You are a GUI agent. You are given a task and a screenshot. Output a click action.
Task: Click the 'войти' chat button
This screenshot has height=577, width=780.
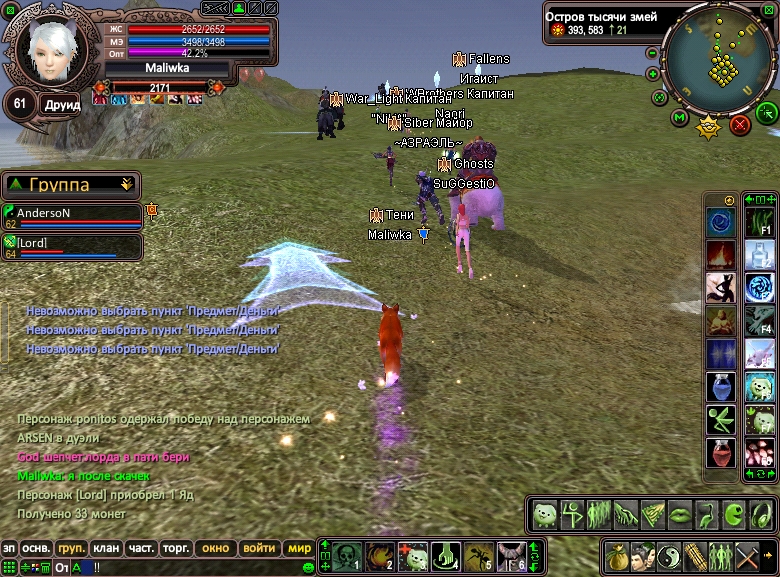259,548
